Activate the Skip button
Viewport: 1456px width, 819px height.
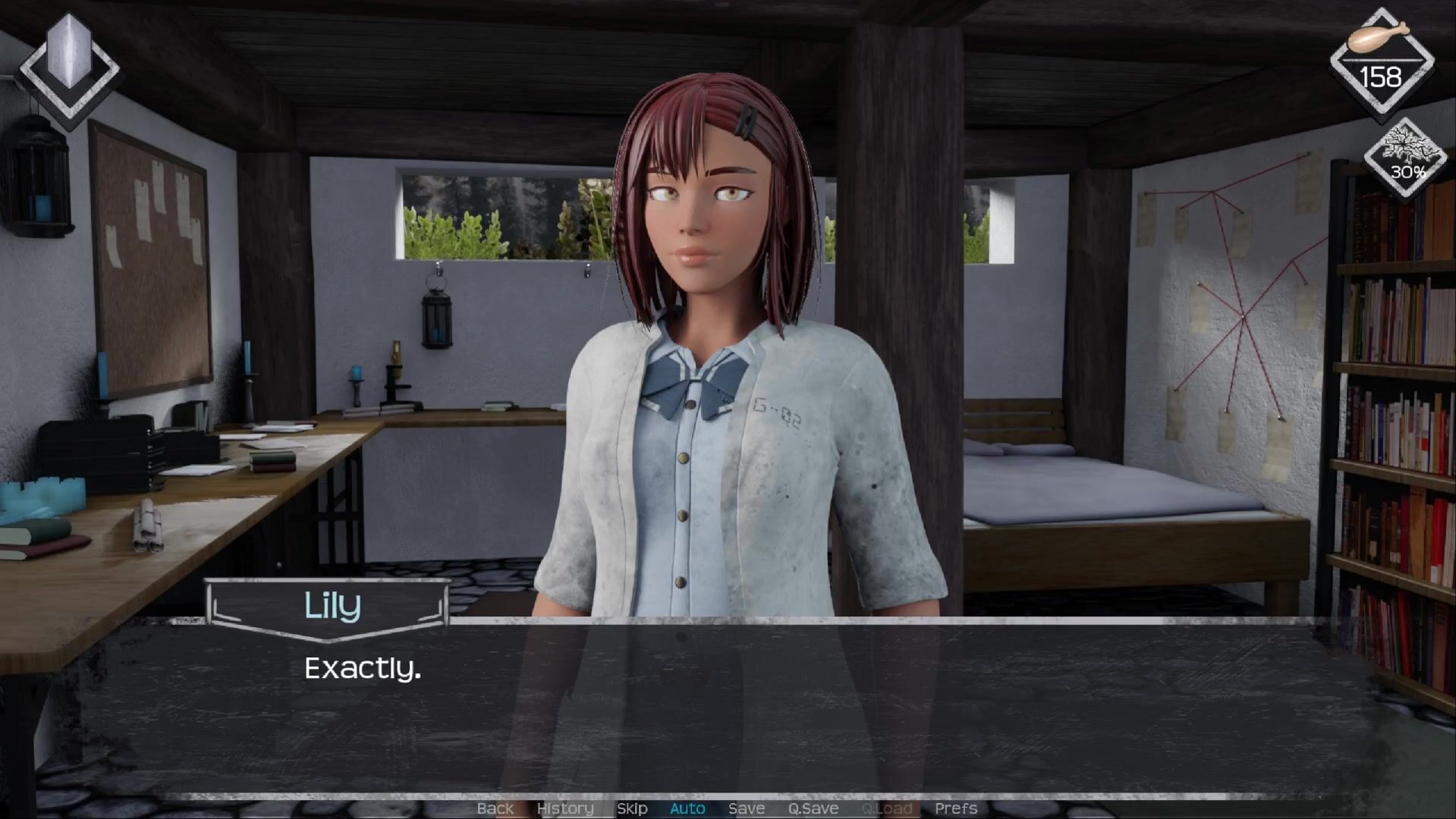pyautogui.click(x=632, y=808)
